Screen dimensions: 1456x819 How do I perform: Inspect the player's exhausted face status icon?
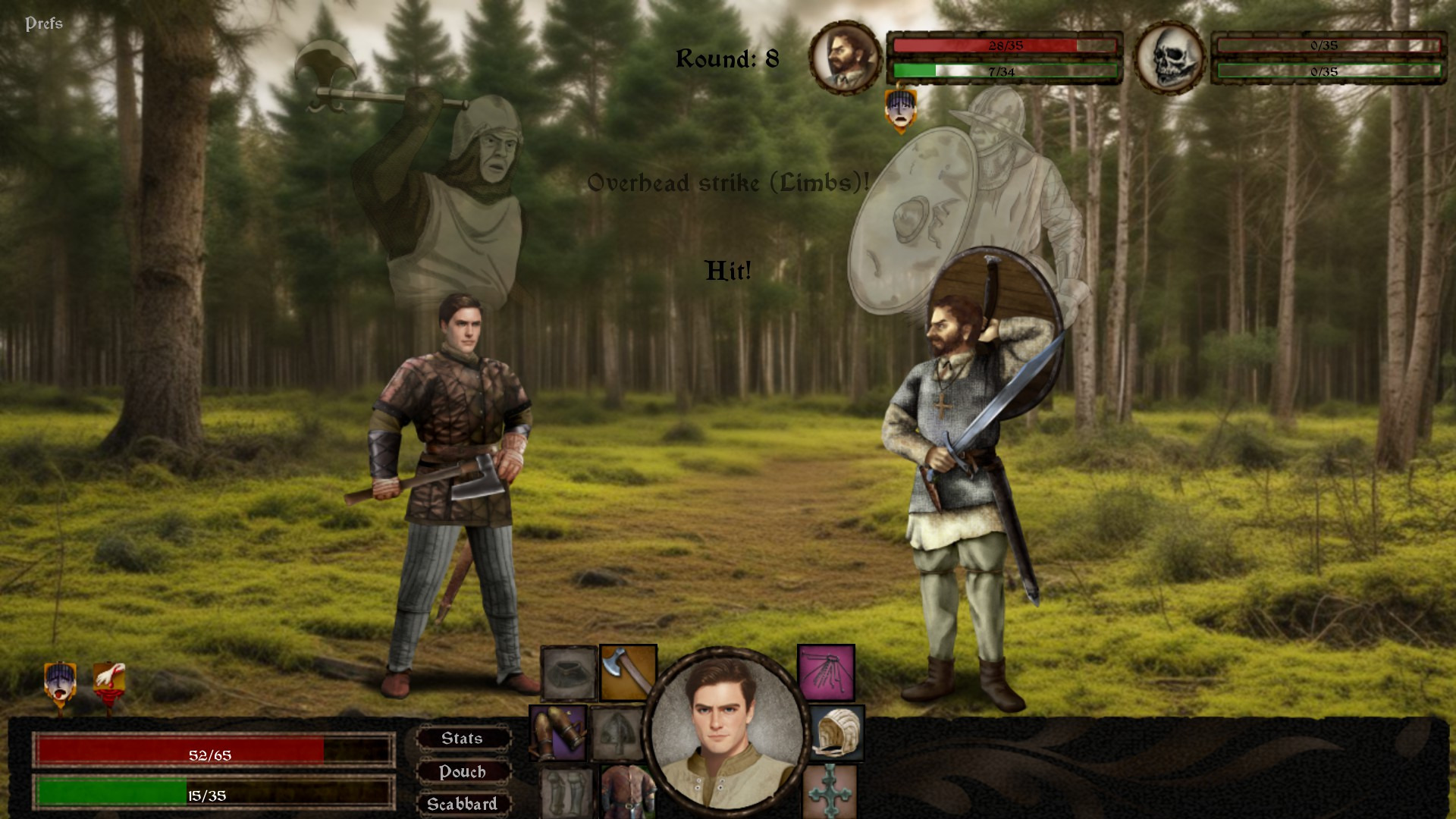point(61,686)
